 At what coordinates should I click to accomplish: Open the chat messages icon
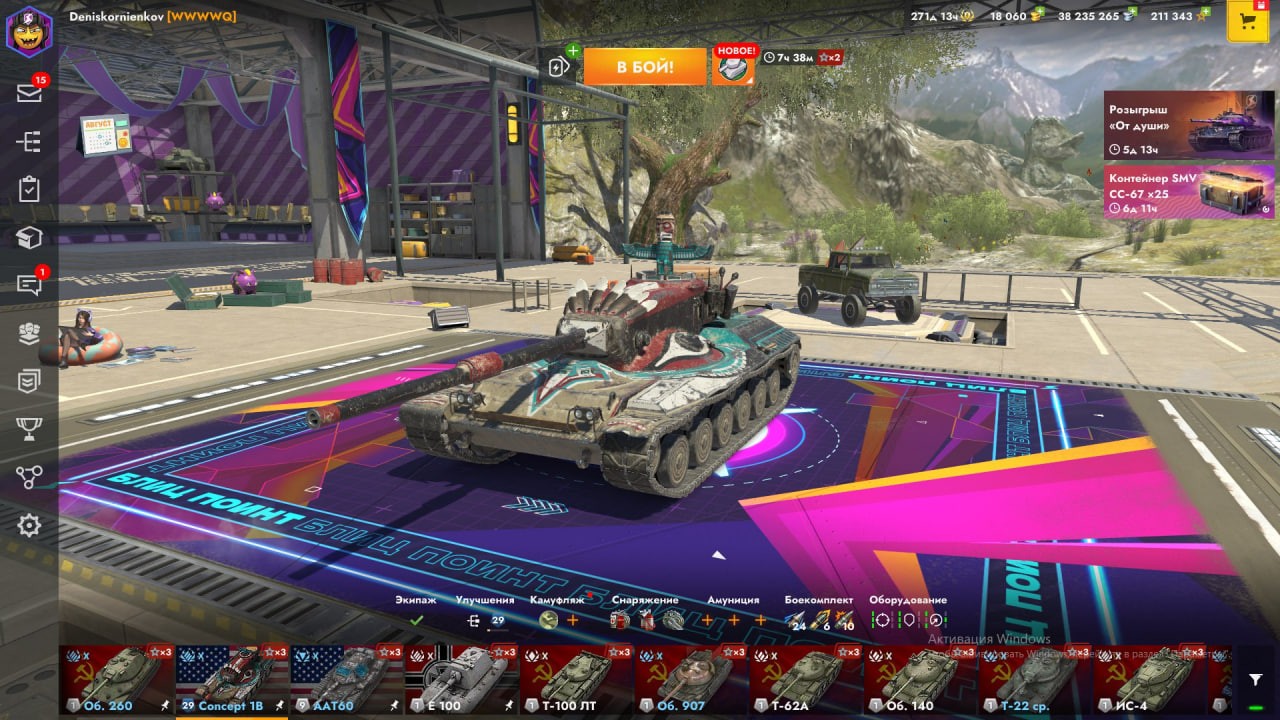[29, 285]
